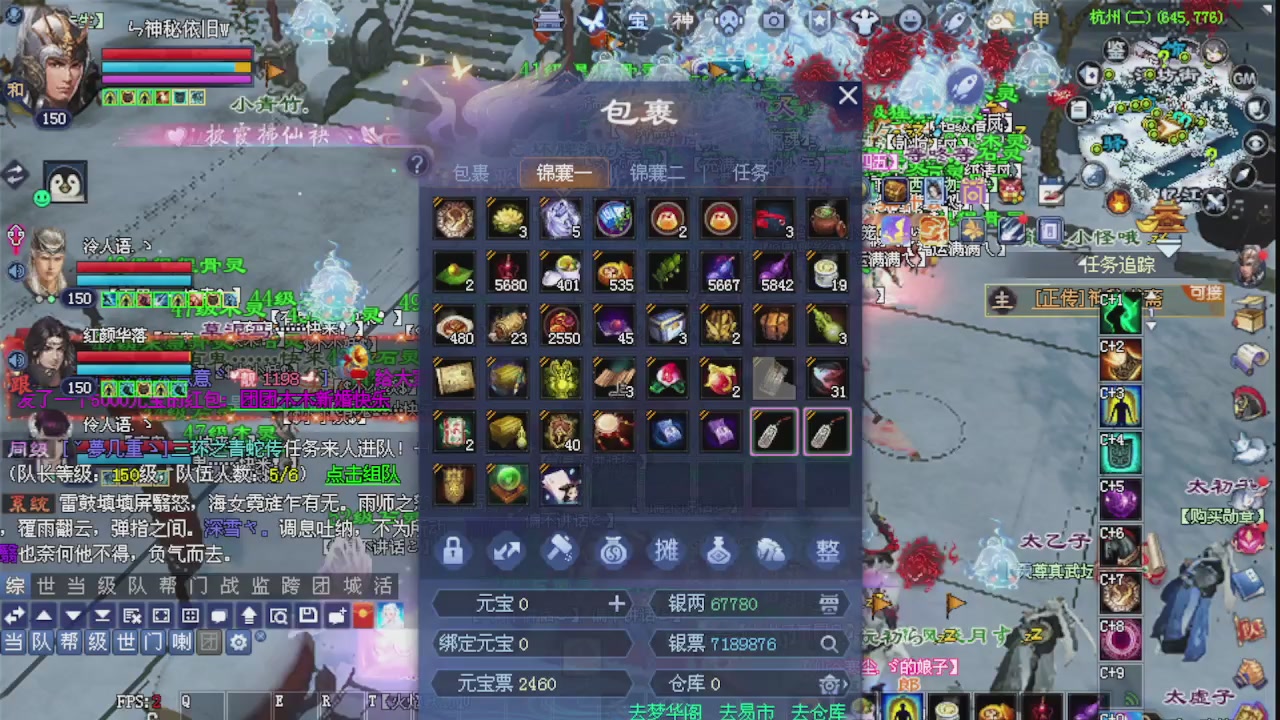This screenshot has width=1280, height=720.
Task: Click the camera icon in the top toolbar
Action: coord(775,19)
